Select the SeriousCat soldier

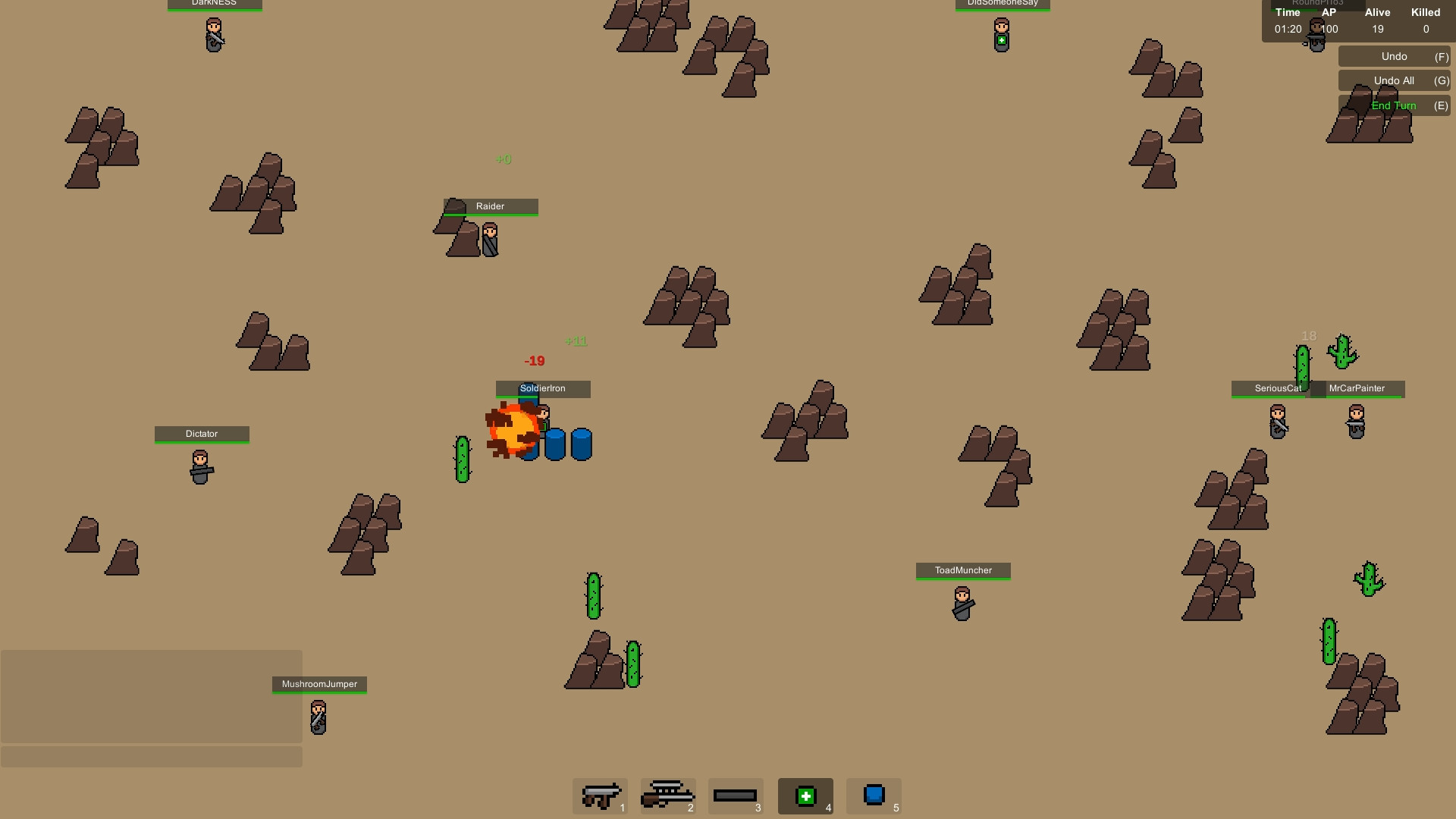coord(1277,421)
